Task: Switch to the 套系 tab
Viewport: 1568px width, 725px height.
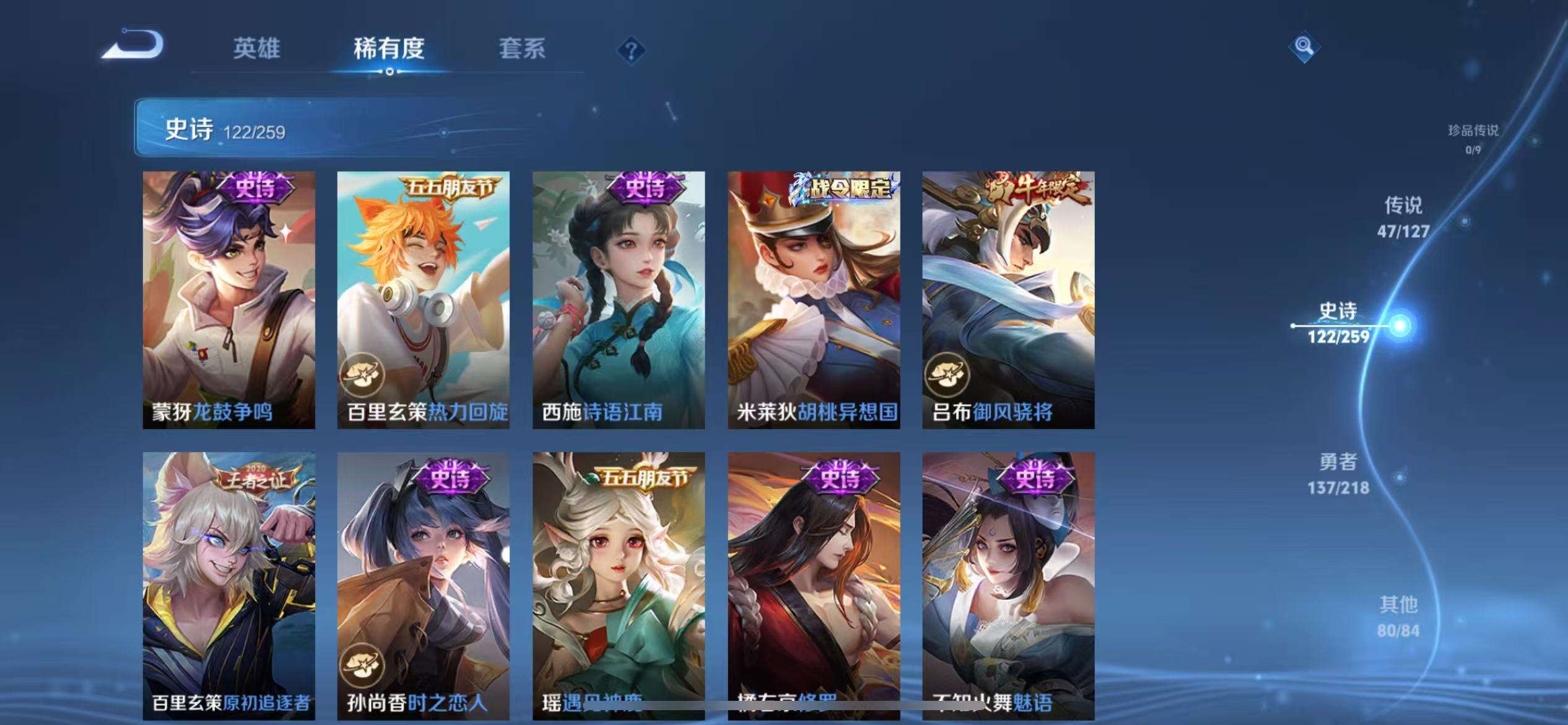Action: tap(523, 50)
